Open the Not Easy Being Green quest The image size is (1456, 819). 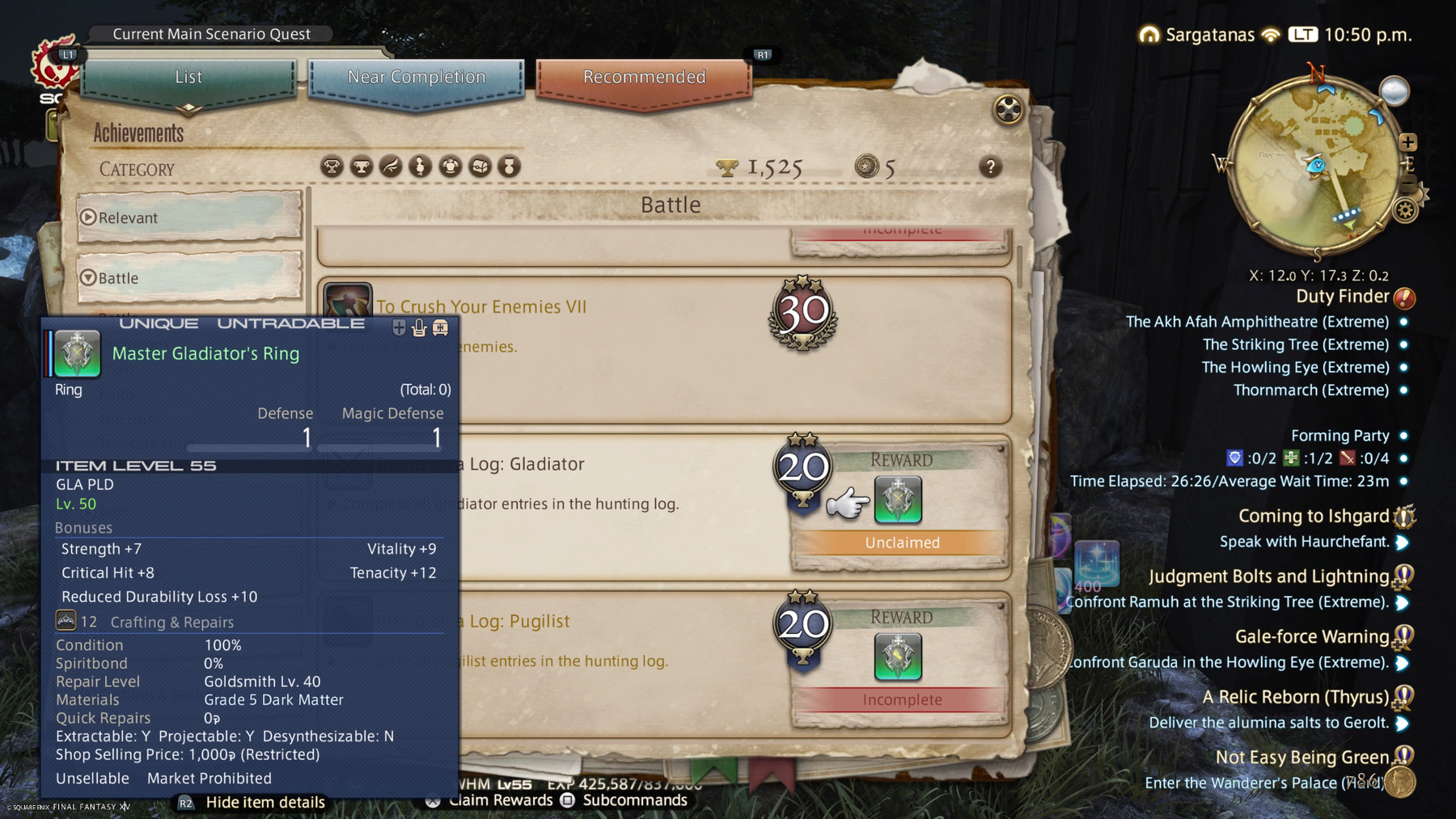(1302, 758)
